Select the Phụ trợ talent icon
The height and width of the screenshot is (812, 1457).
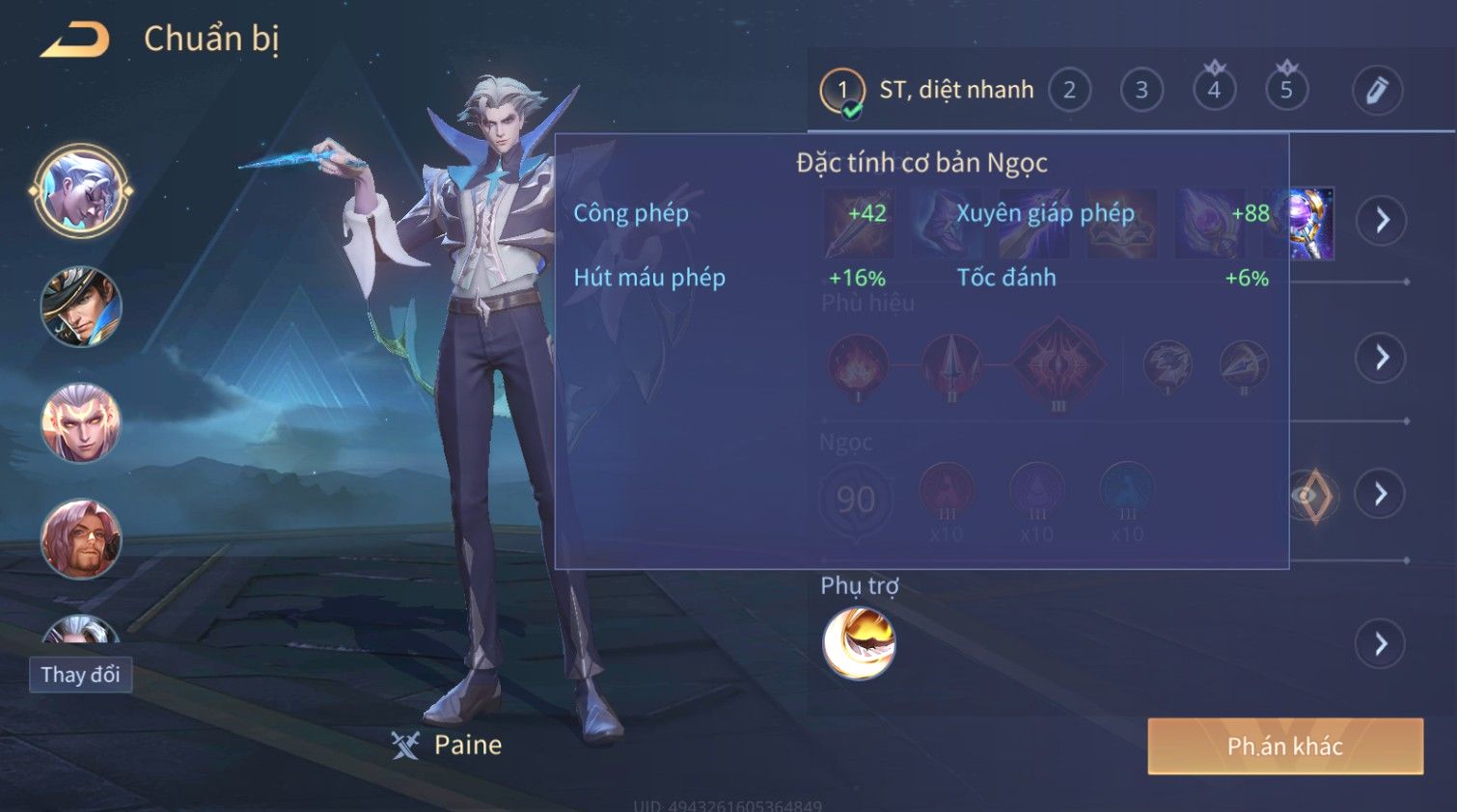click(859, 643)
